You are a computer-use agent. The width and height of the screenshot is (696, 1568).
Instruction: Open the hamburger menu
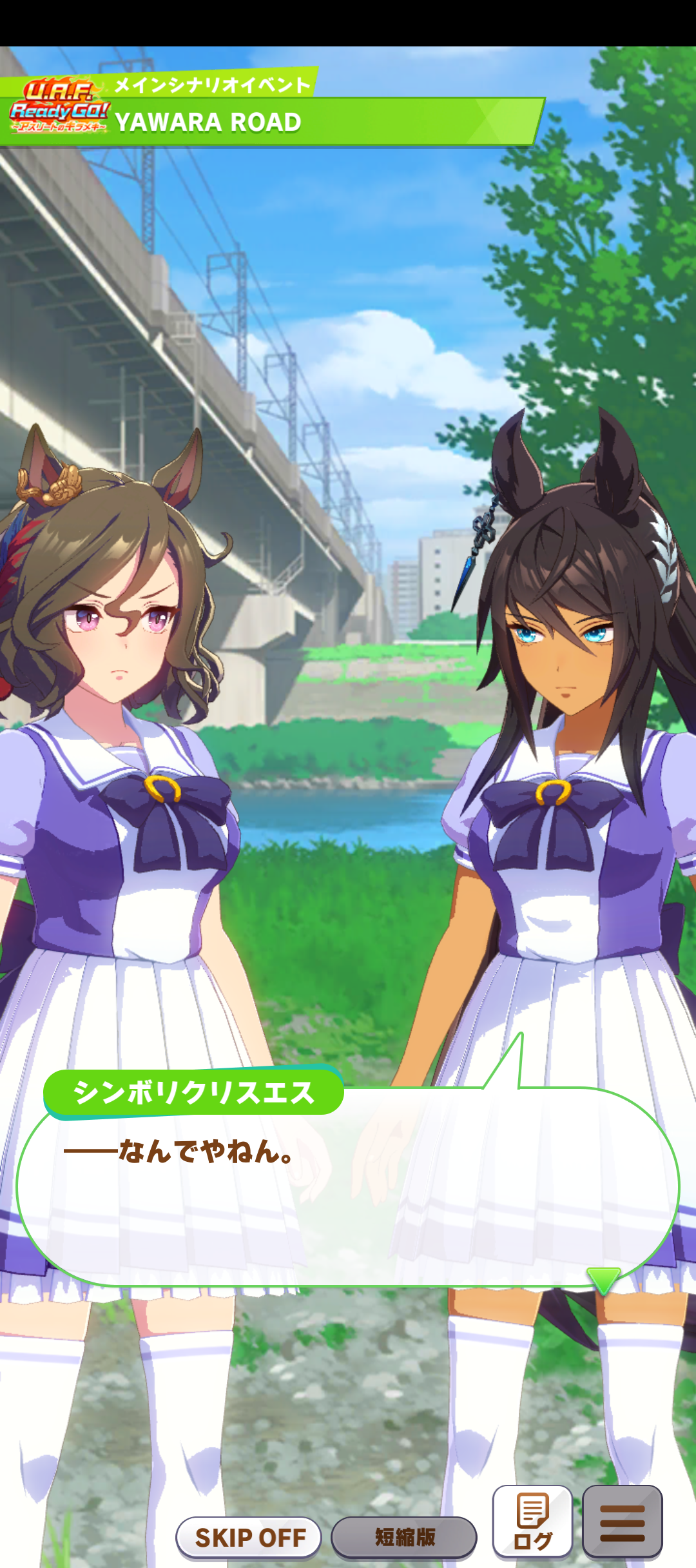pos(622,1522)
